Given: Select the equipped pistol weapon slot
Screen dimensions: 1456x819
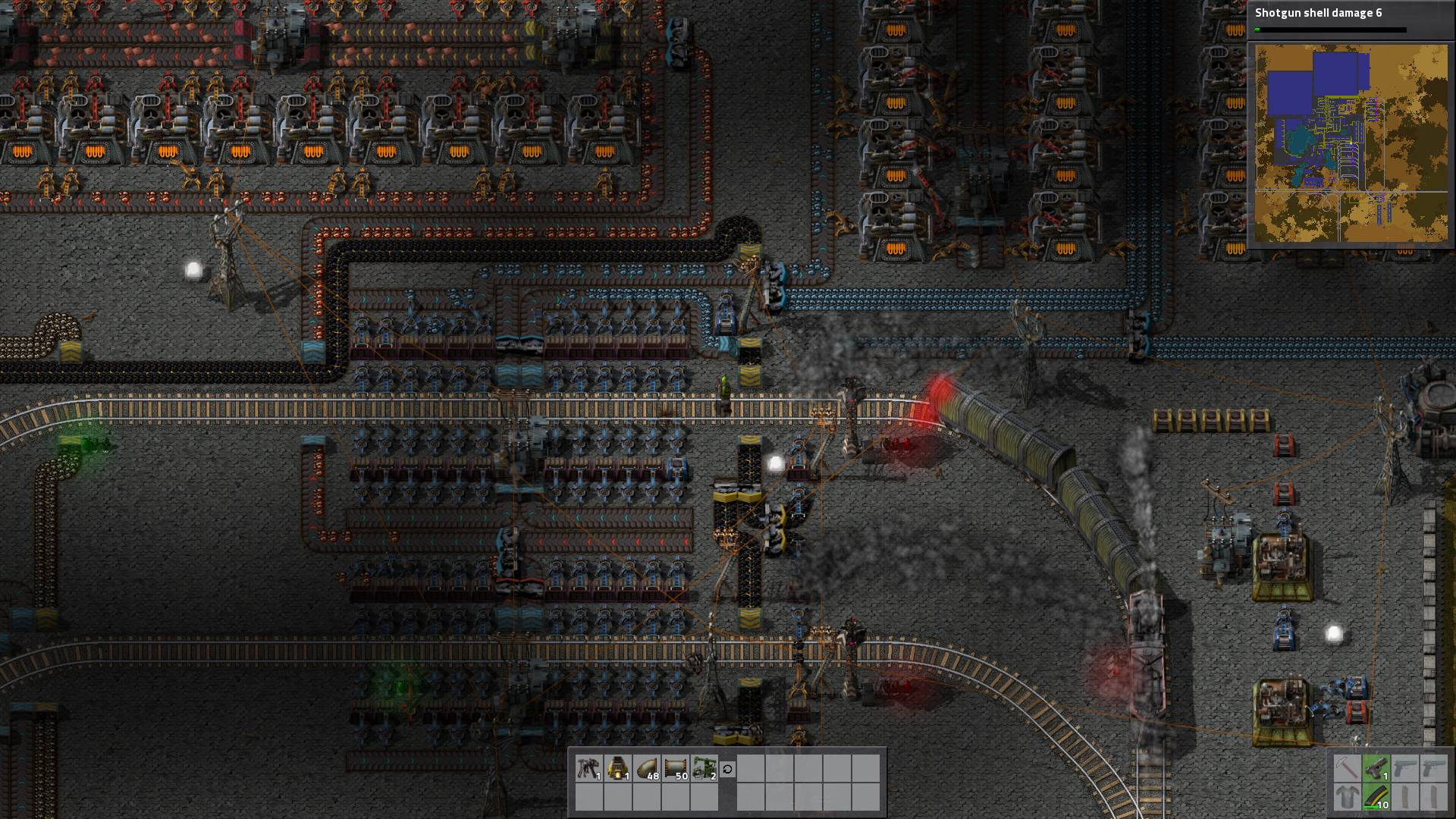Looking at the screenshot, I should point(1376,768).
